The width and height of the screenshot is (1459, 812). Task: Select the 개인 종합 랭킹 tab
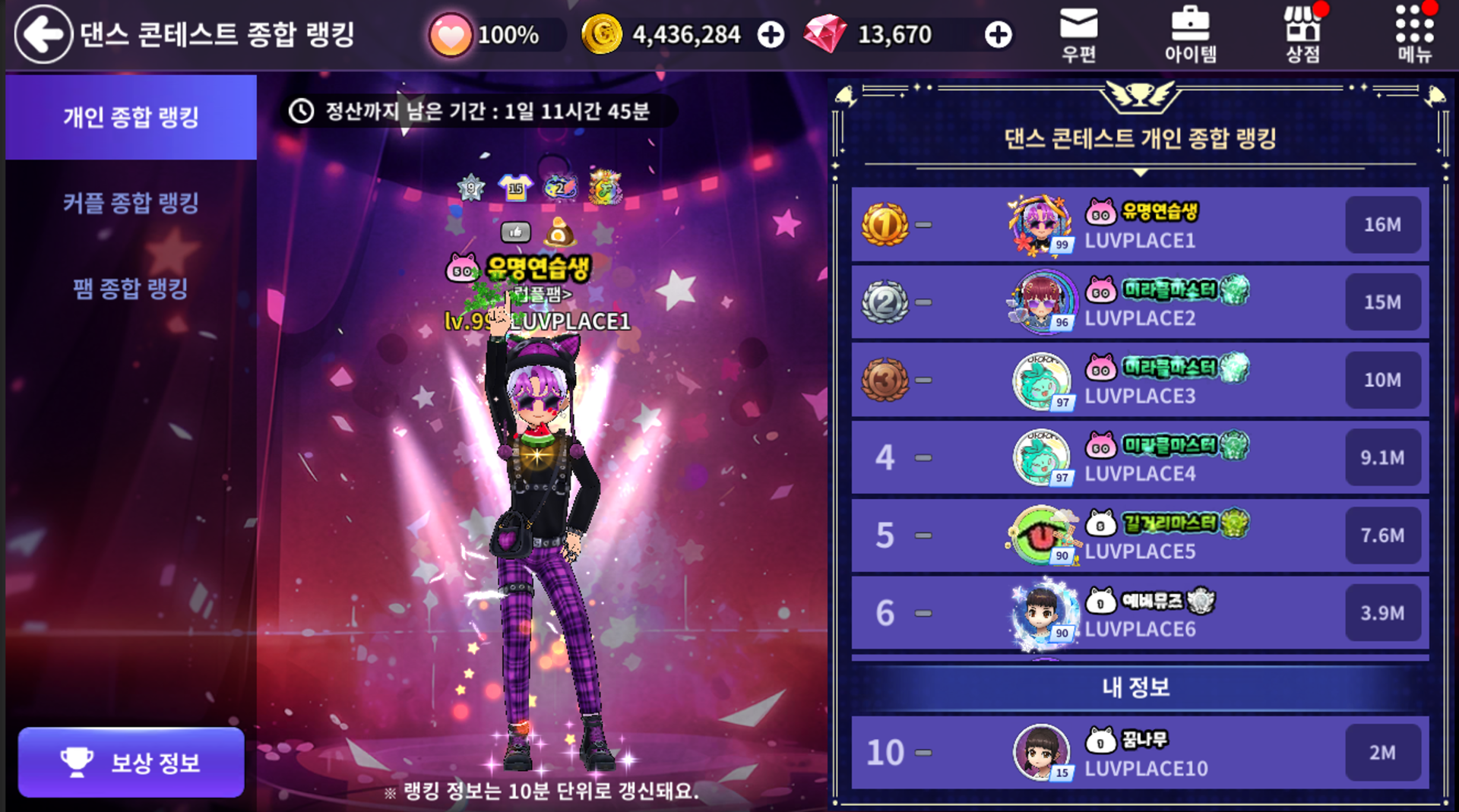click(131, 117)
